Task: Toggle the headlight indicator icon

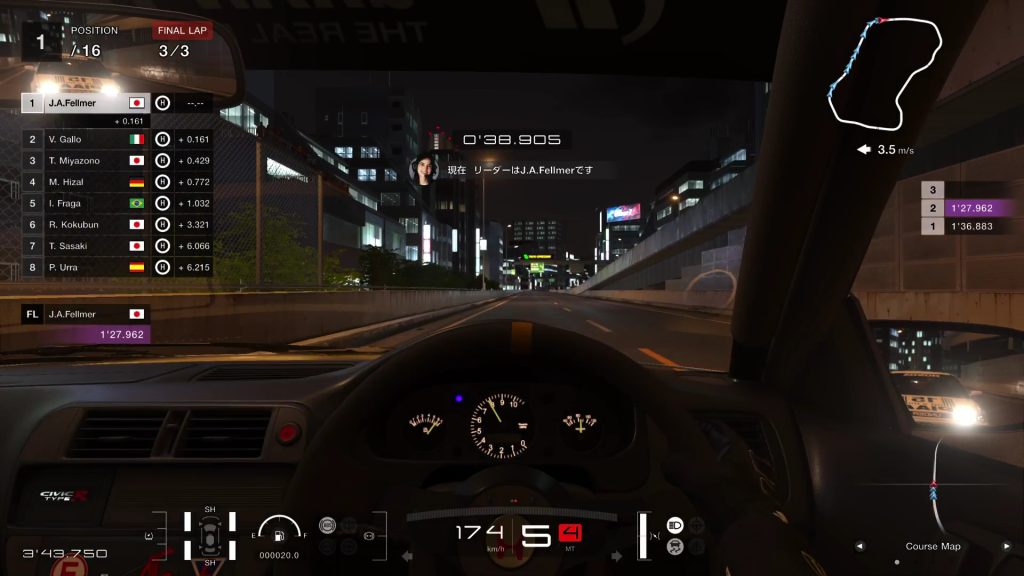Action: [x=675, y=525]
